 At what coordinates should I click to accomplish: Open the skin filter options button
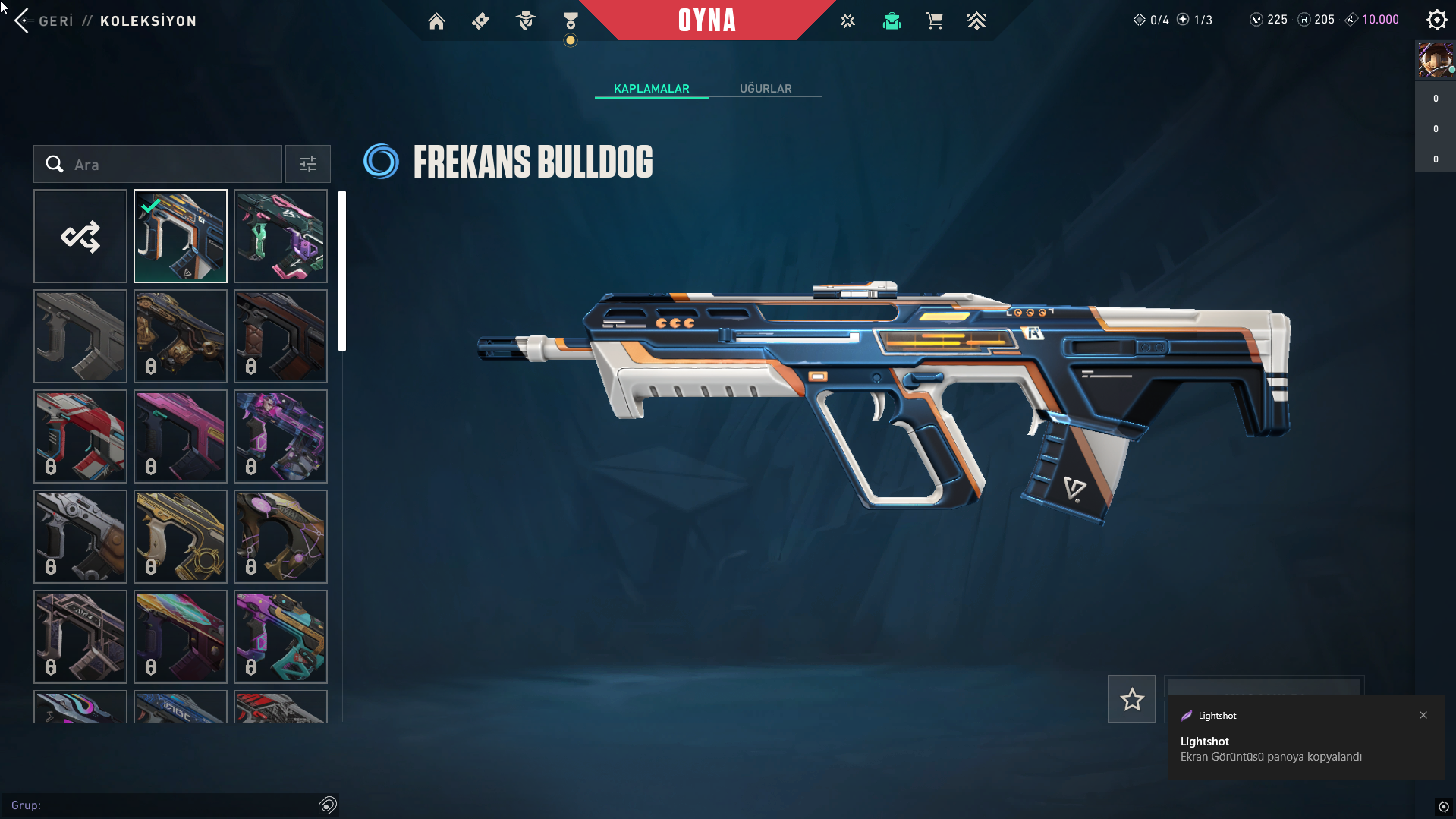pos(307,164)
